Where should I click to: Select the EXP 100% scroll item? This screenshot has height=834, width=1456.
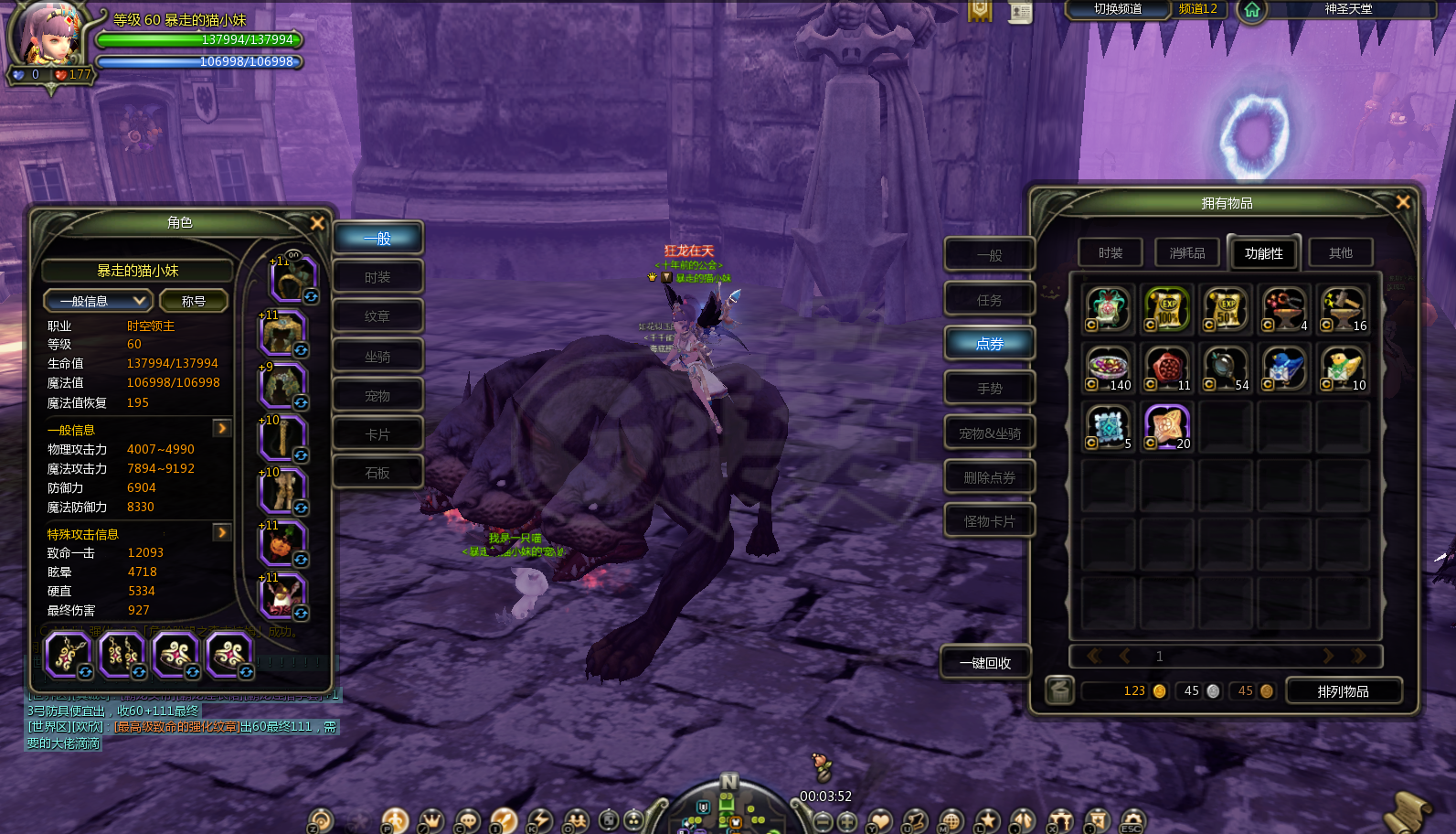tap(1167, 309)
